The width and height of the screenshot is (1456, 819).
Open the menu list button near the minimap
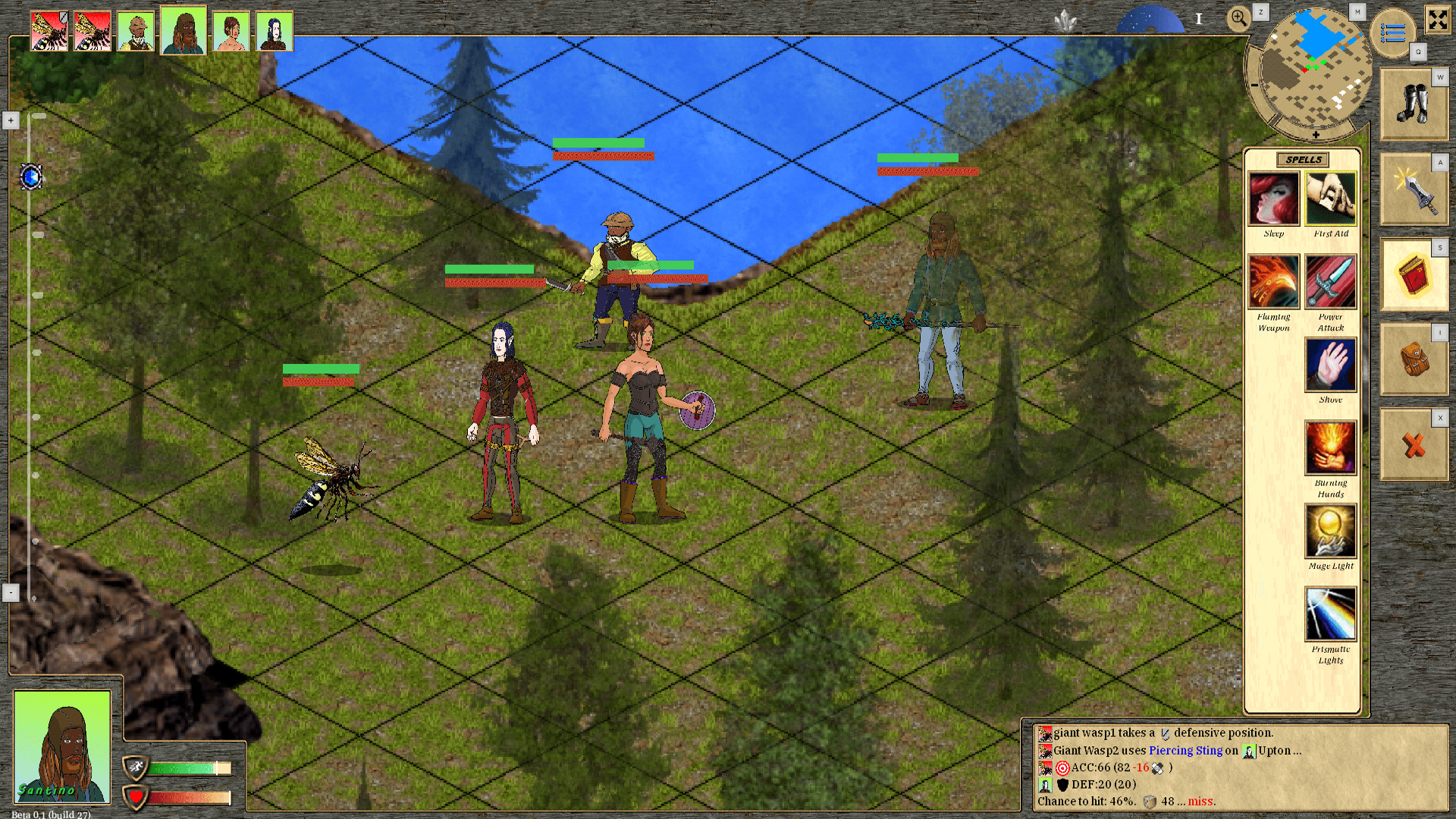[x=1392, y=30]
